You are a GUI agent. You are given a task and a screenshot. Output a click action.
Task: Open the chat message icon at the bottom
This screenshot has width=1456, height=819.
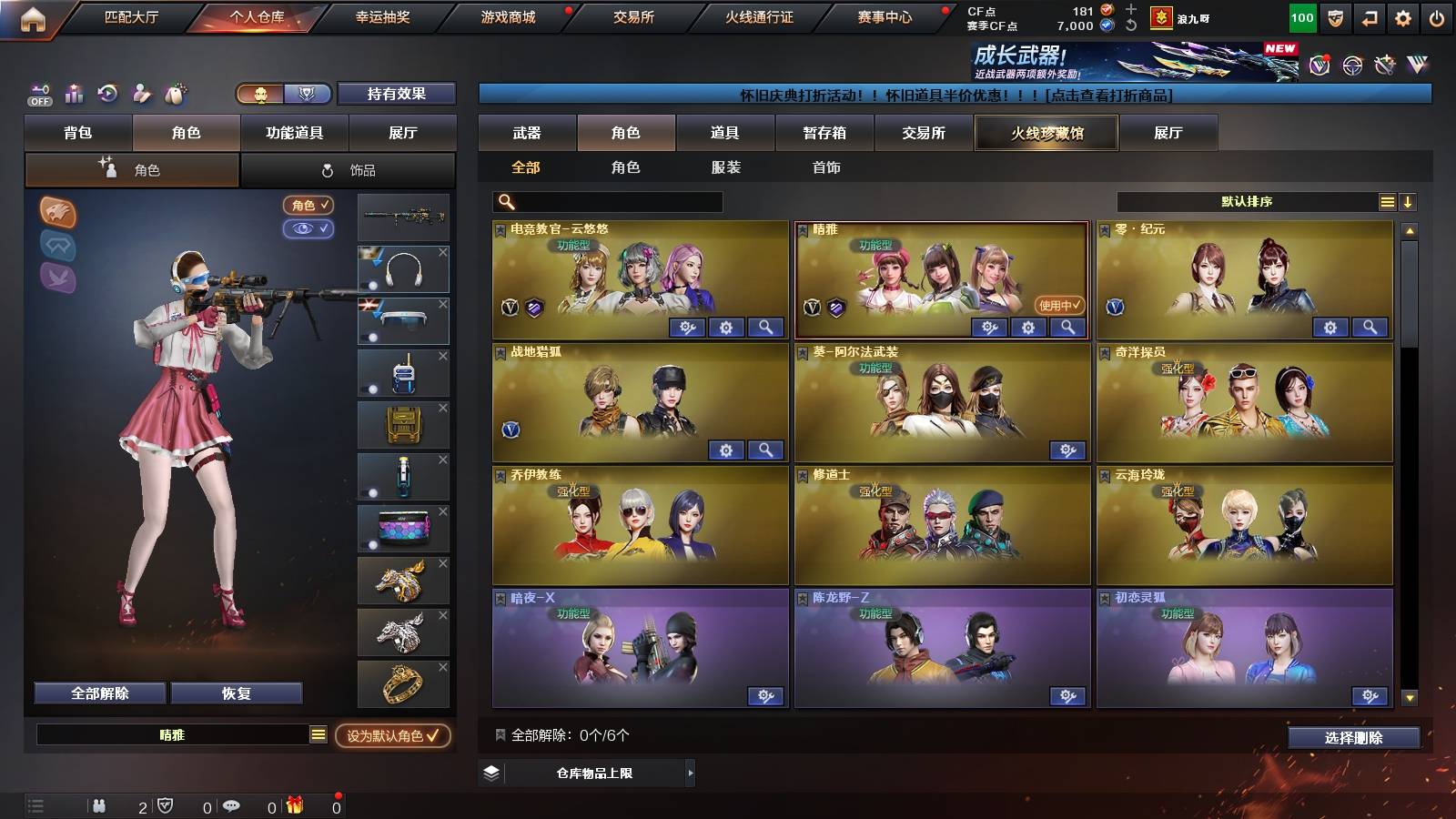click(x=231, y=805)
